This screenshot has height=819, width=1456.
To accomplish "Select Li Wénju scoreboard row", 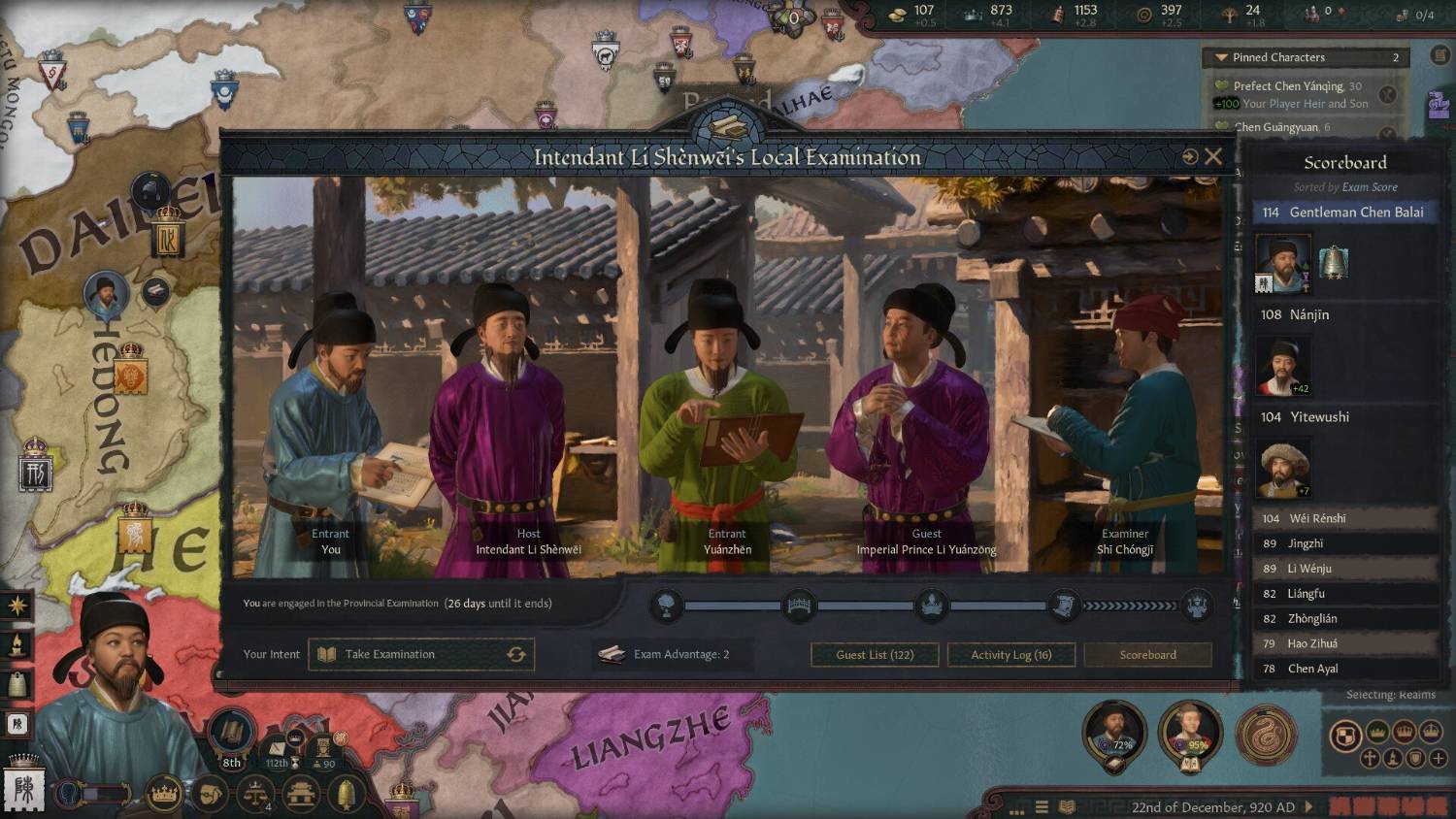I will pos(1345,569).
